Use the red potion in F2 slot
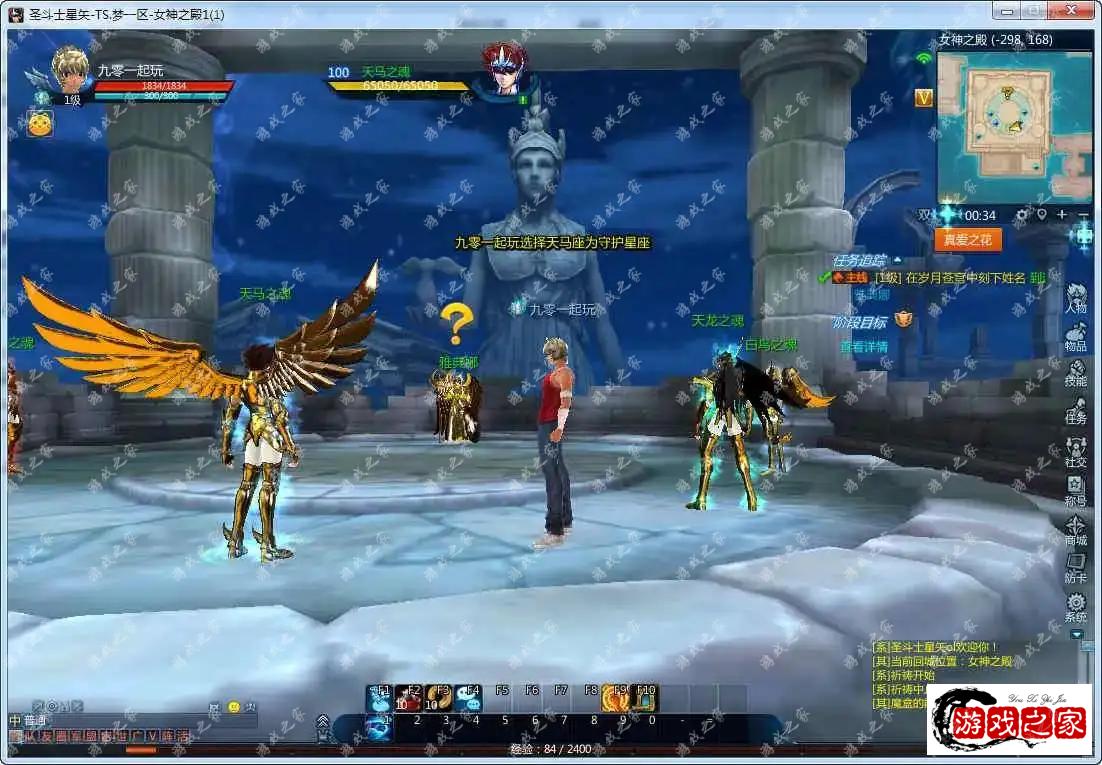This screenshot has width=1102, height=765. point(408,696)
